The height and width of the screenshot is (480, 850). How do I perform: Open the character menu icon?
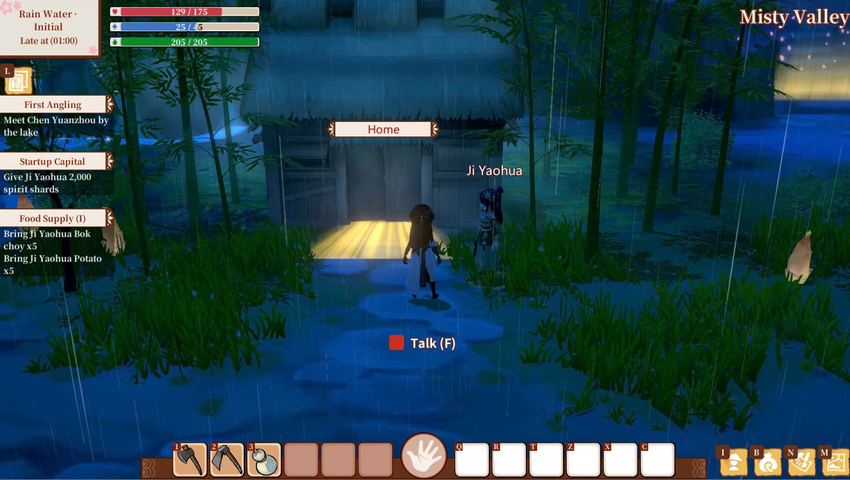coord(734,461)
